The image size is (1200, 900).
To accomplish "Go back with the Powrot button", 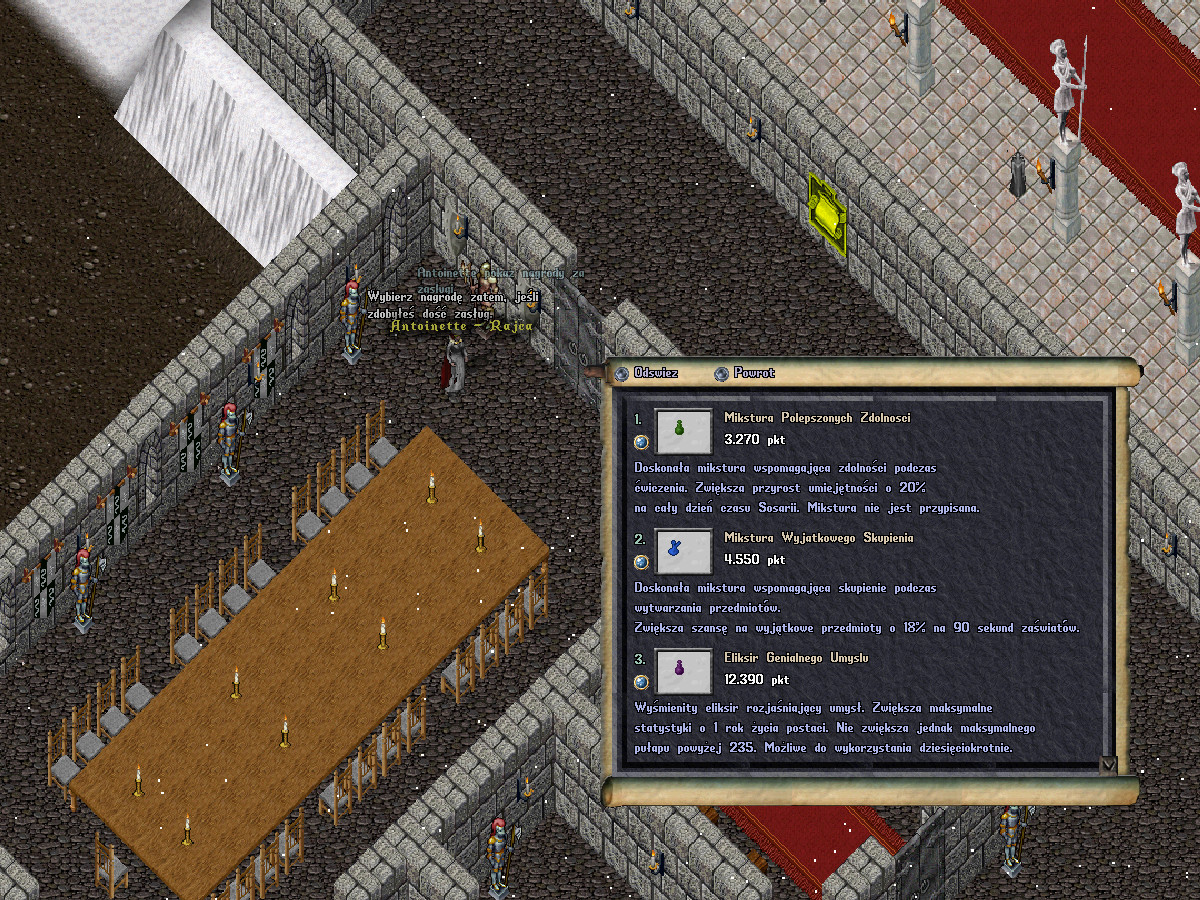I will pyautogui.click(x=721, y=373).
